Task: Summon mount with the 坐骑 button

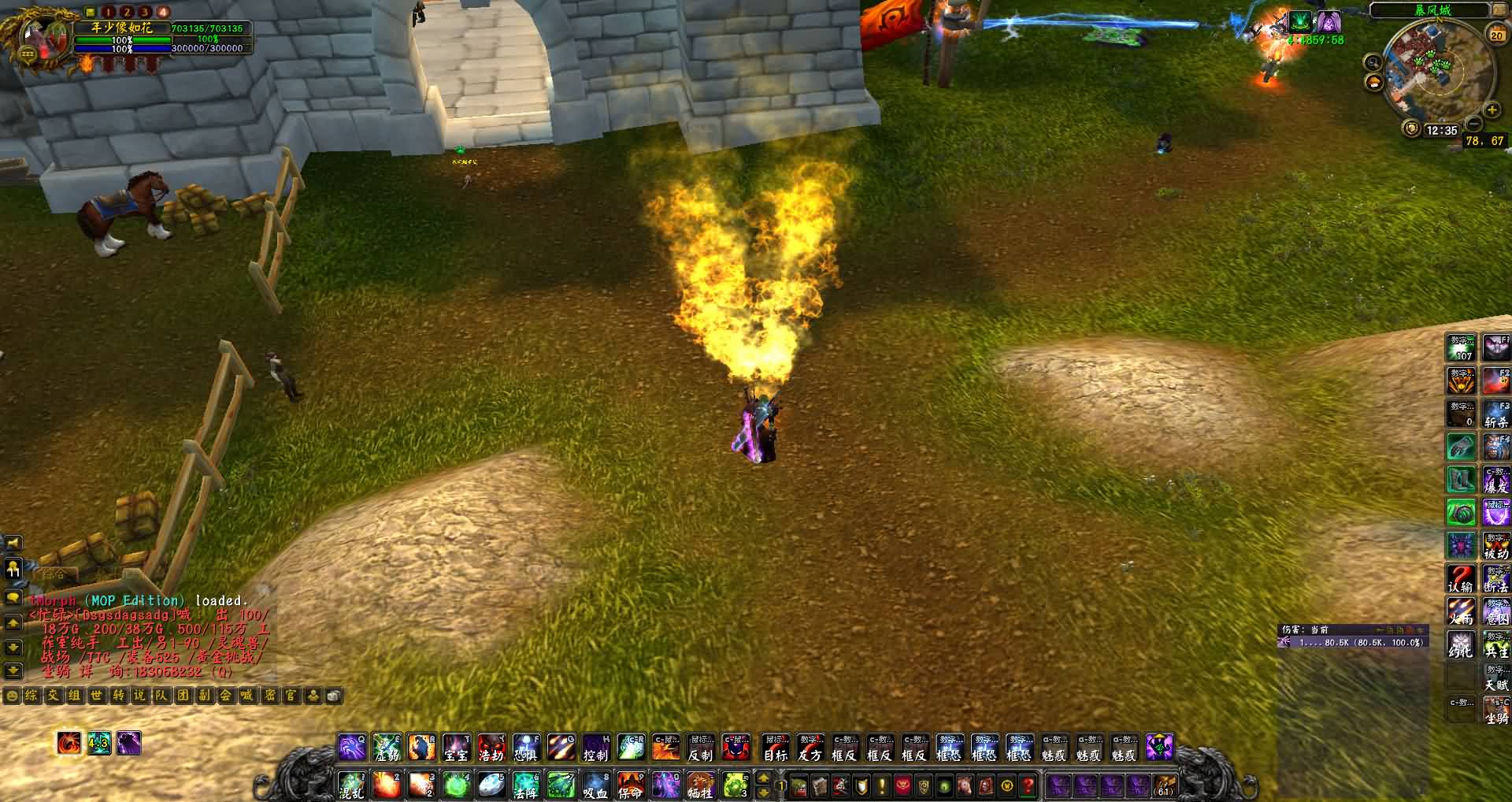Action: pos(1496,711)
